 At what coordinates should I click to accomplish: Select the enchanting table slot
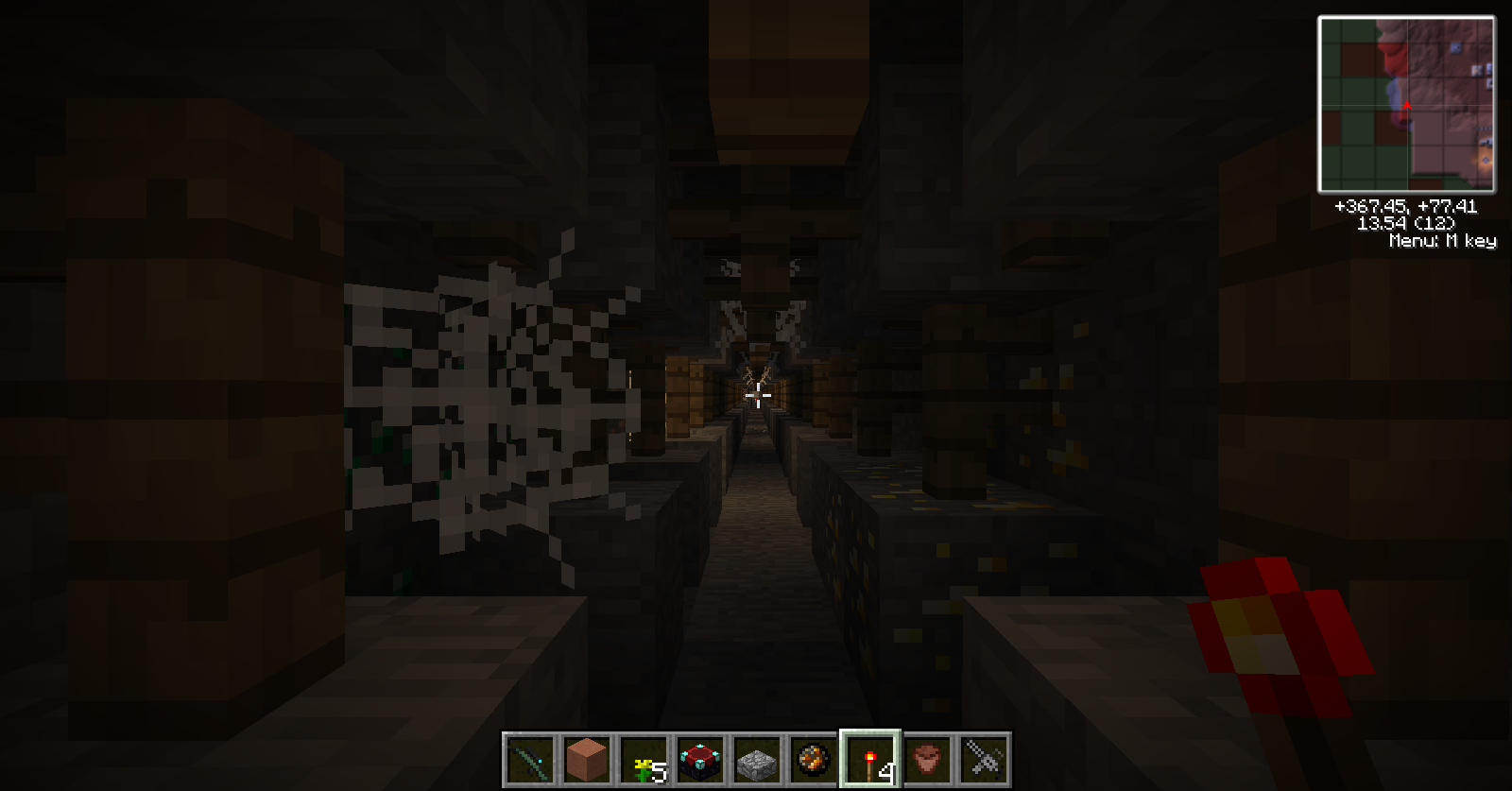tap(699, 759)
